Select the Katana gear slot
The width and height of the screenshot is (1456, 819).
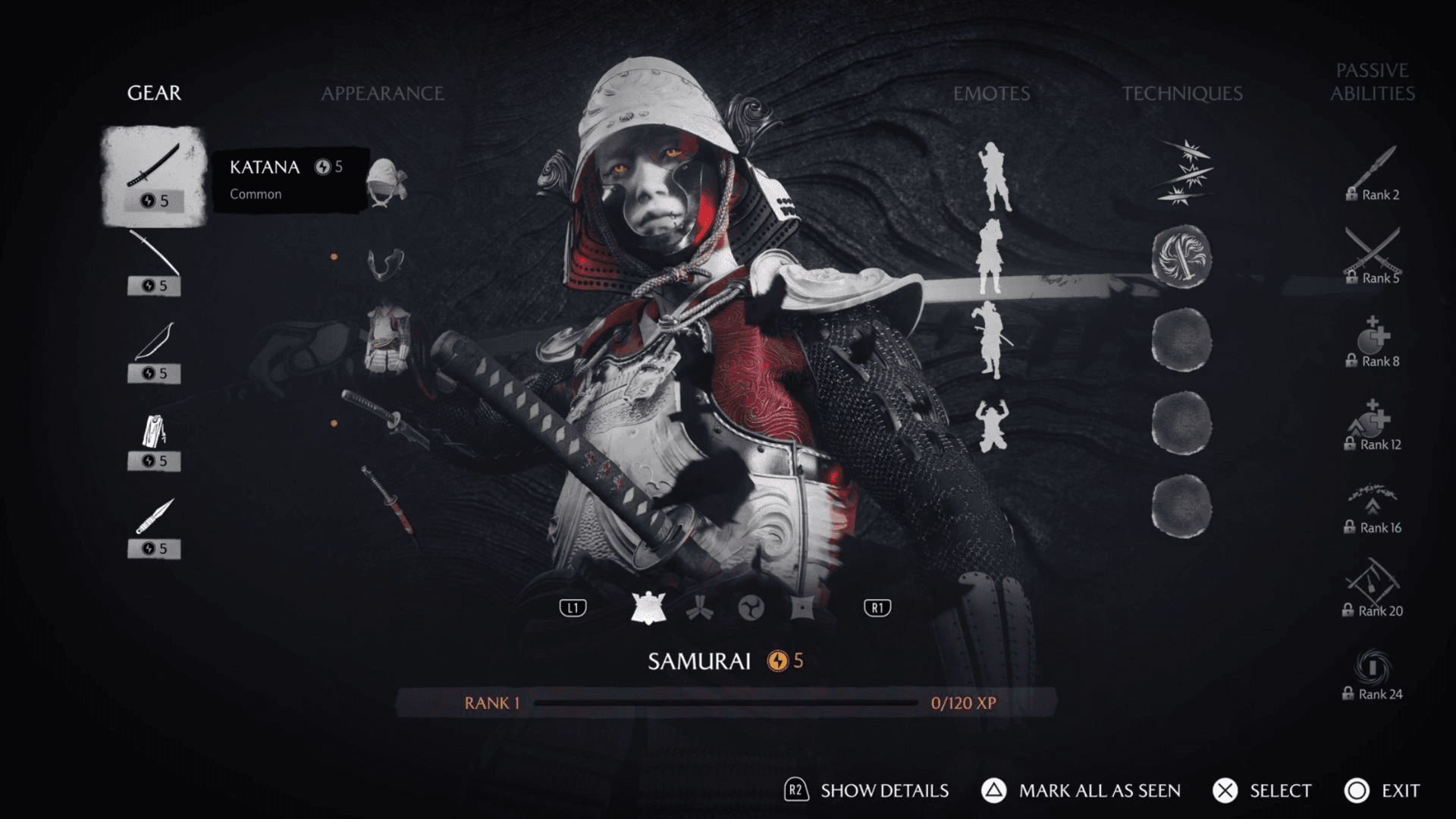pyautogui.click(x=154, y=176)
